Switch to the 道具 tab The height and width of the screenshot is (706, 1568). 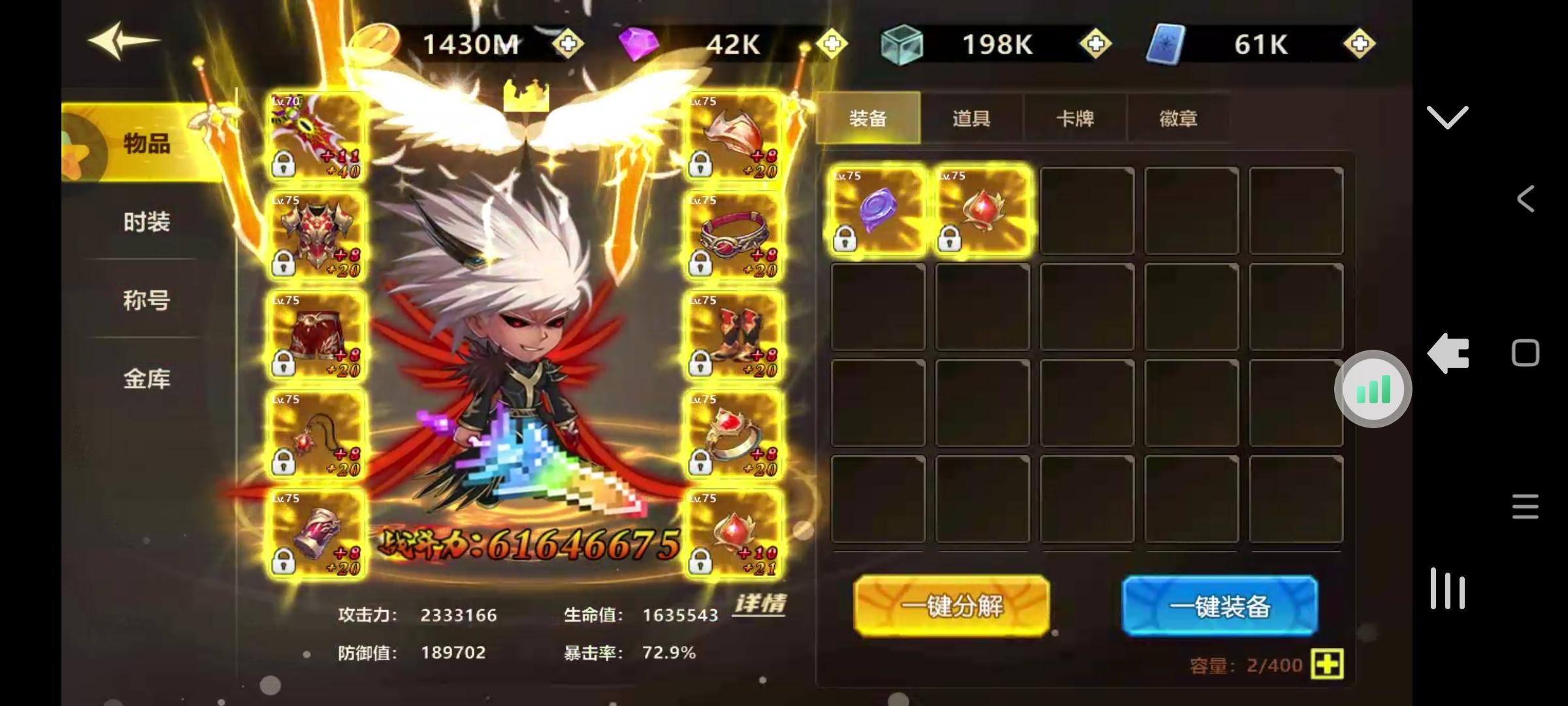(x=972, y=118)
